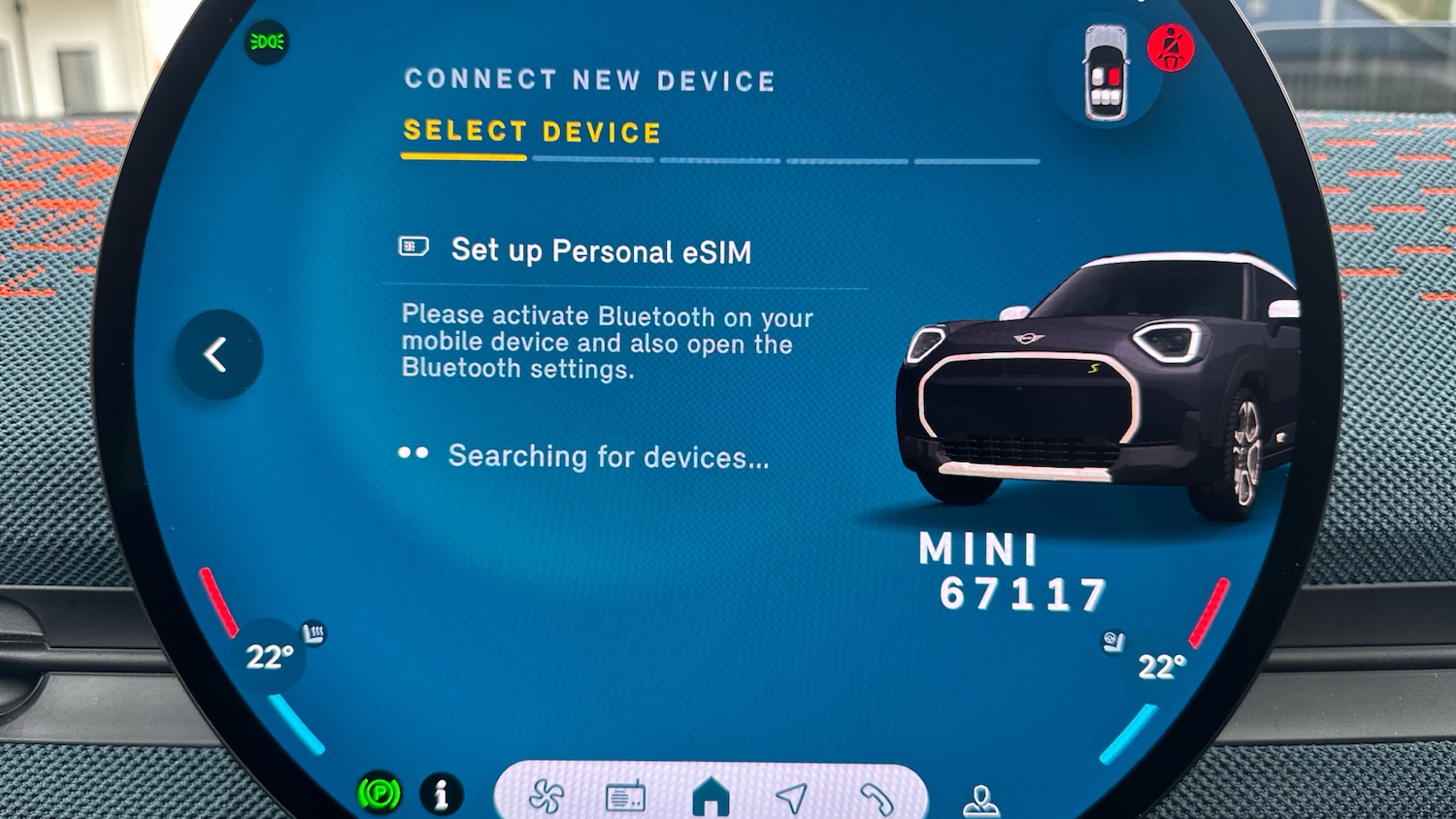Toggle the left seat heating icon
1456x819 pixels.
pyautogui.click(x=314, y=634)
